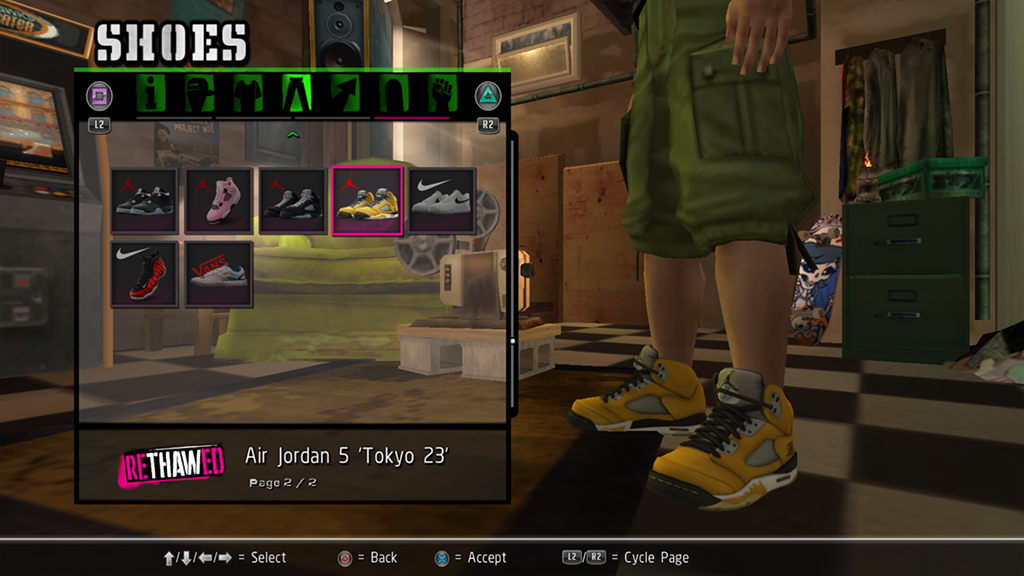Switch to the raised fist tab
This screenshot has height=576, width=1024.
(x=440, y=95)
